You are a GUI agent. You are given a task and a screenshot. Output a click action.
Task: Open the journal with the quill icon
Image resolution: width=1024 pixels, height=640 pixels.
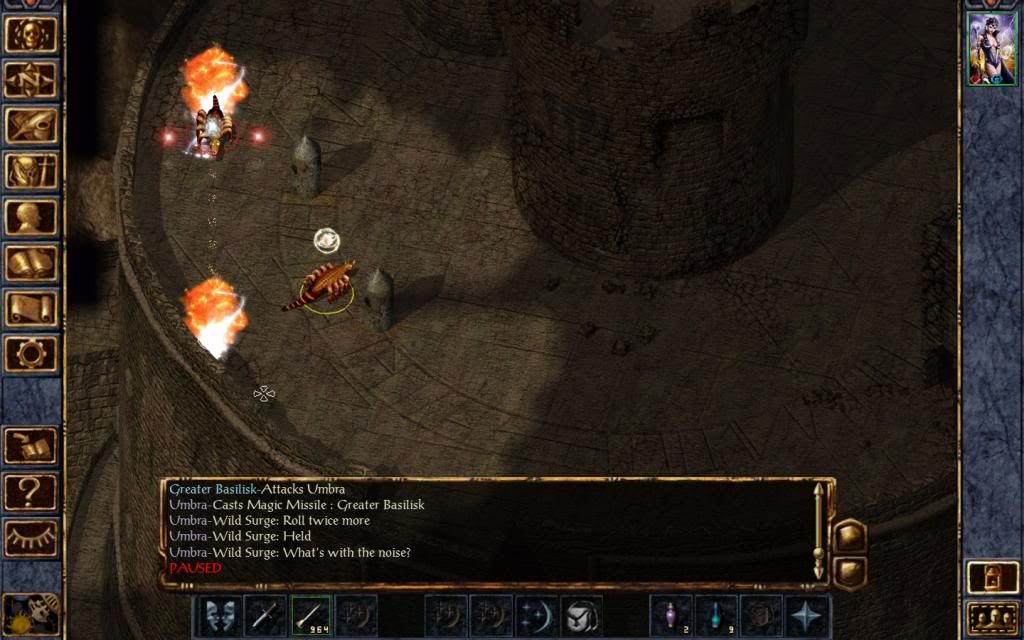tap(31, 125)
